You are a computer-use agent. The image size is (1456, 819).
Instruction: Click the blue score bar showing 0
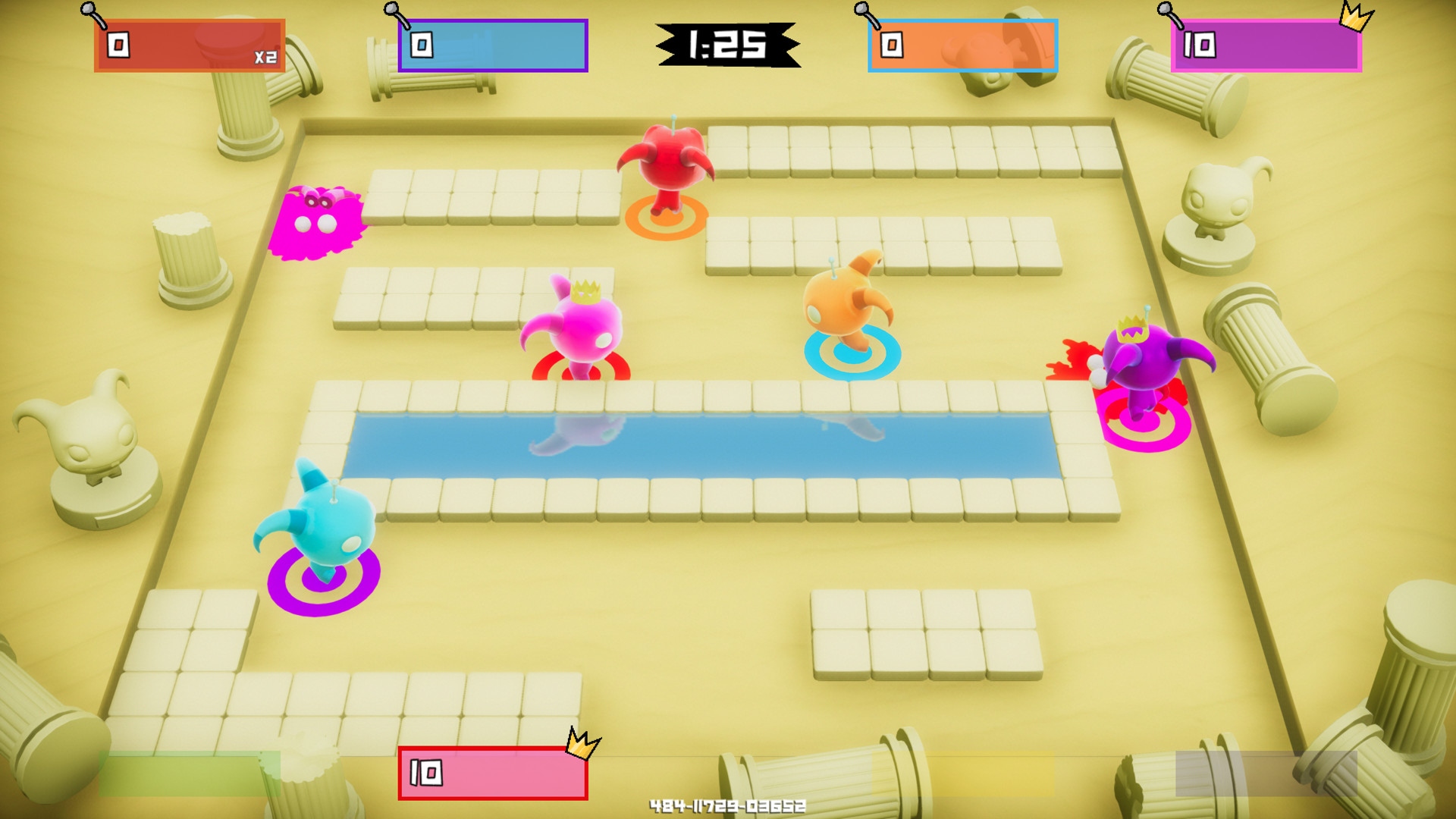491,46
